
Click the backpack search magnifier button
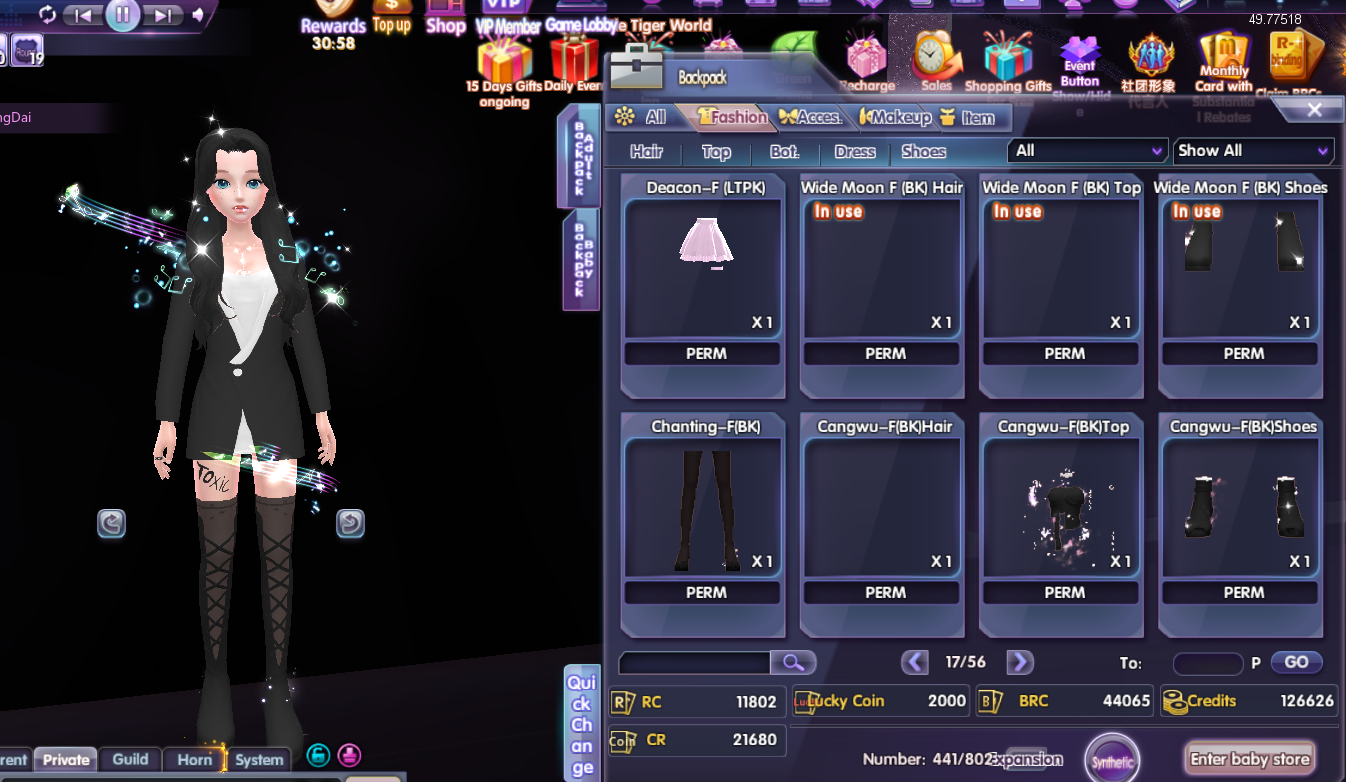click(x=792, y=662)
